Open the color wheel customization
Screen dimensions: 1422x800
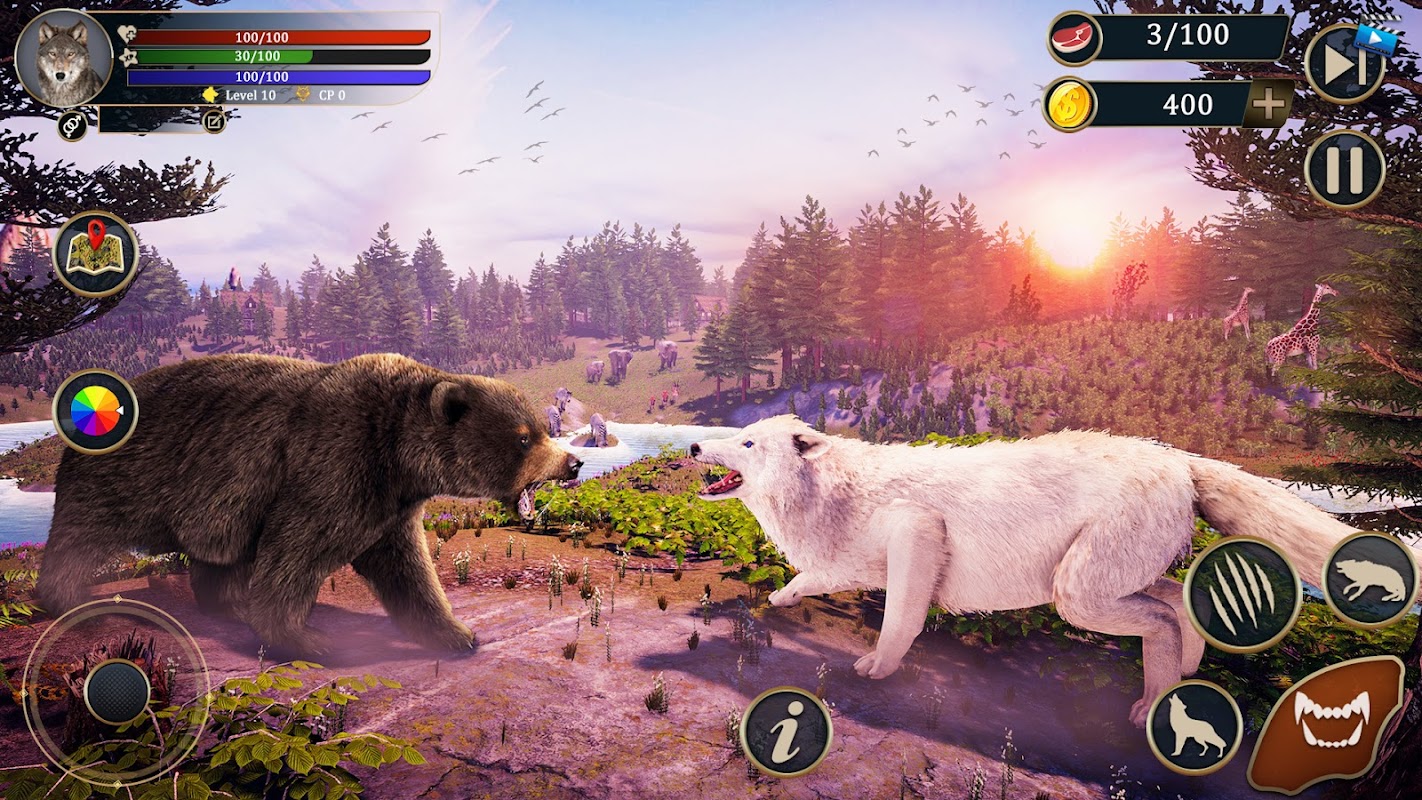pos(95,411)
